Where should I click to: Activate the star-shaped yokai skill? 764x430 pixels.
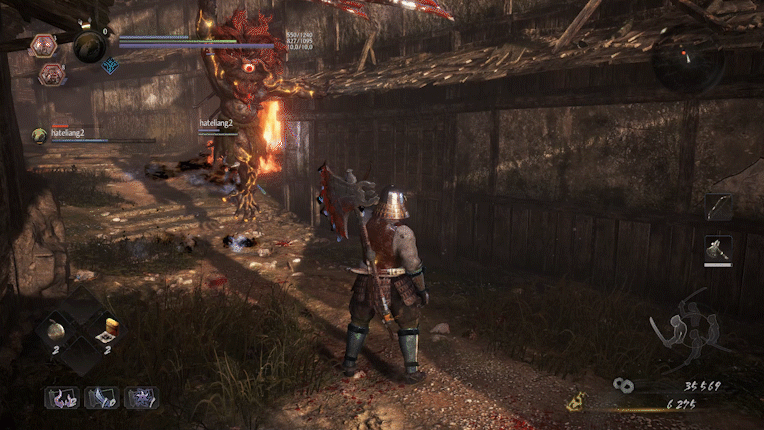(142, 398)
